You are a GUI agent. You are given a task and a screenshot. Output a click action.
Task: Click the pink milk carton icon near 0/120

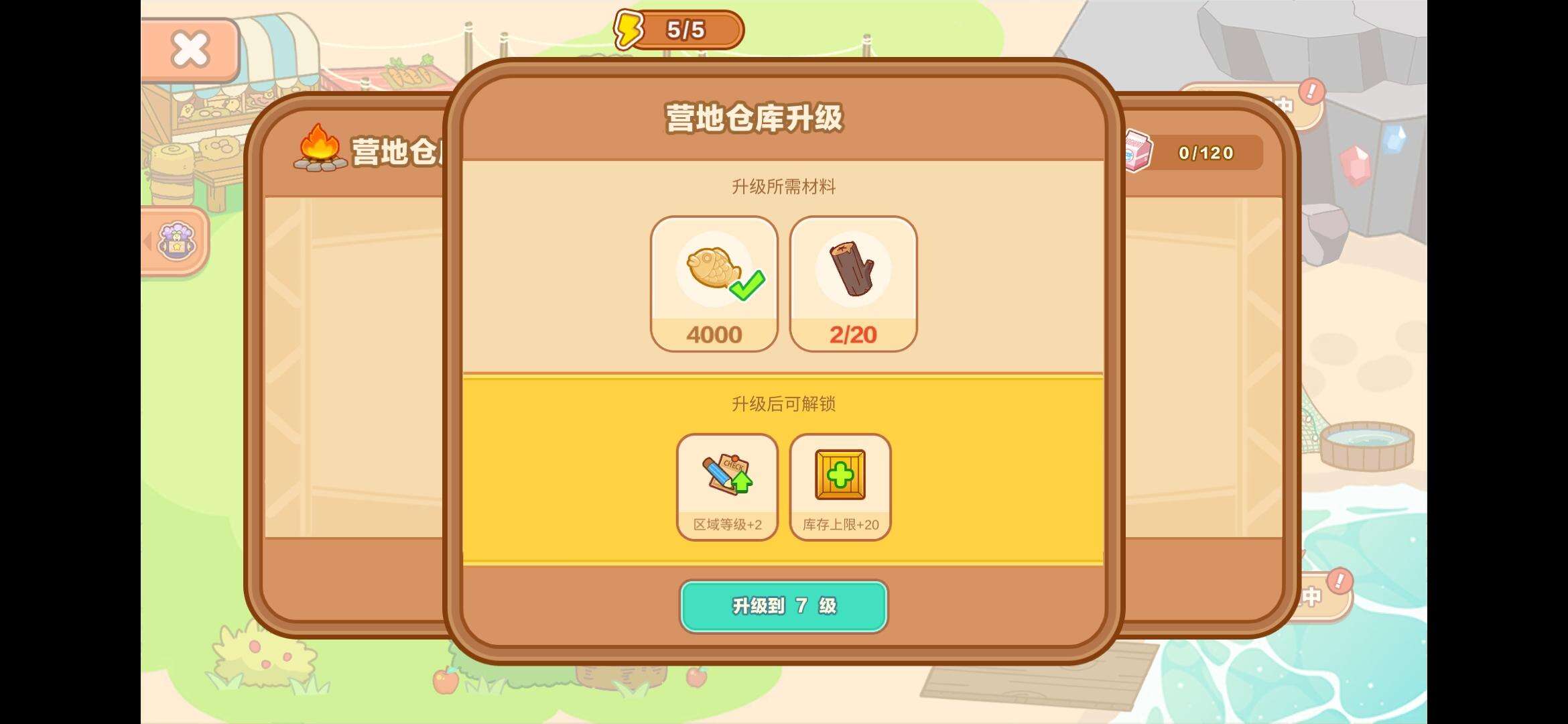click(1137, 153)
